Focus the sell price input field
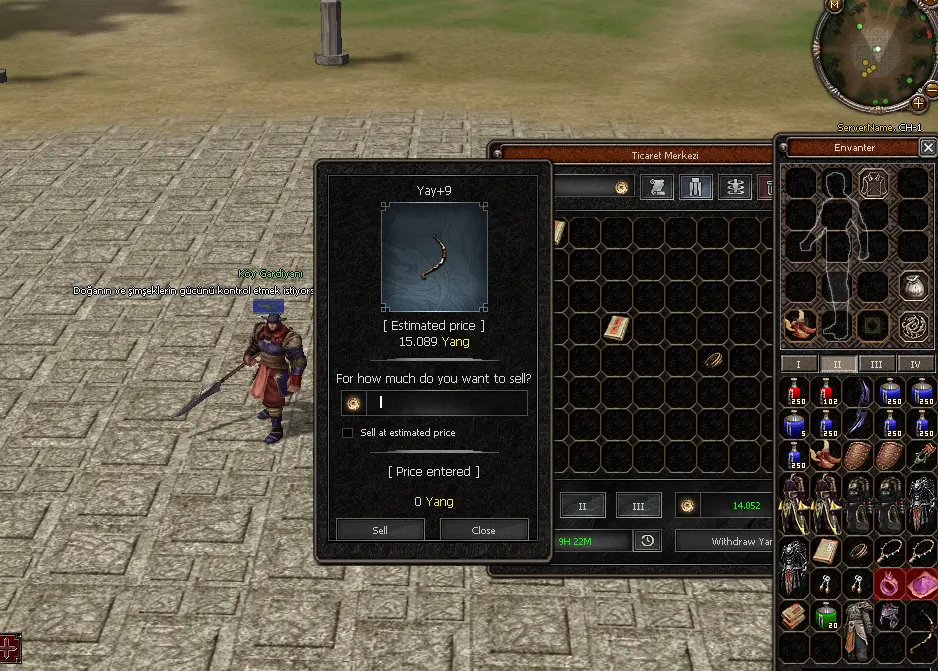 [x=450, y=403]
